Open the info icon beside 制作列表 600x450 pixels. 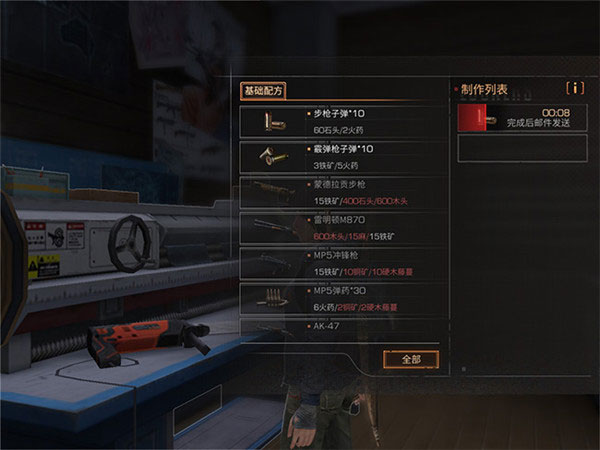[x=575, y=89]
